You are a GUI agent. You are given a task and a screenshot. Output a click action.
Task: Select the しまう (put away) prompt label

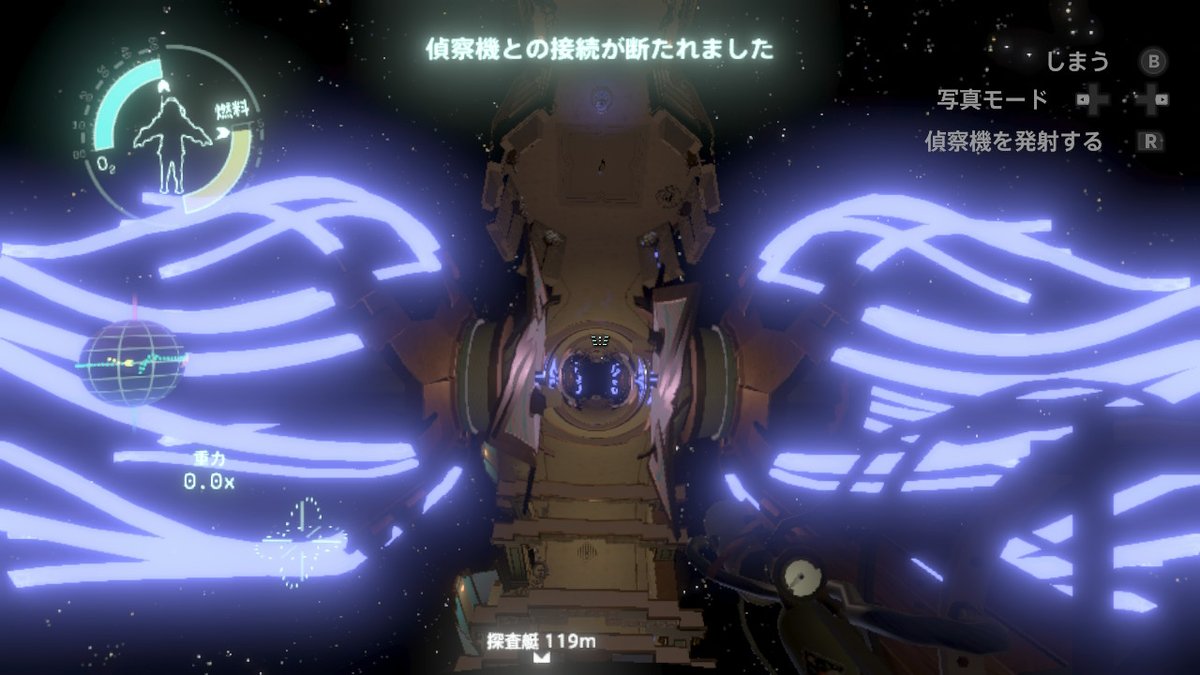[x=1077, y=62]
